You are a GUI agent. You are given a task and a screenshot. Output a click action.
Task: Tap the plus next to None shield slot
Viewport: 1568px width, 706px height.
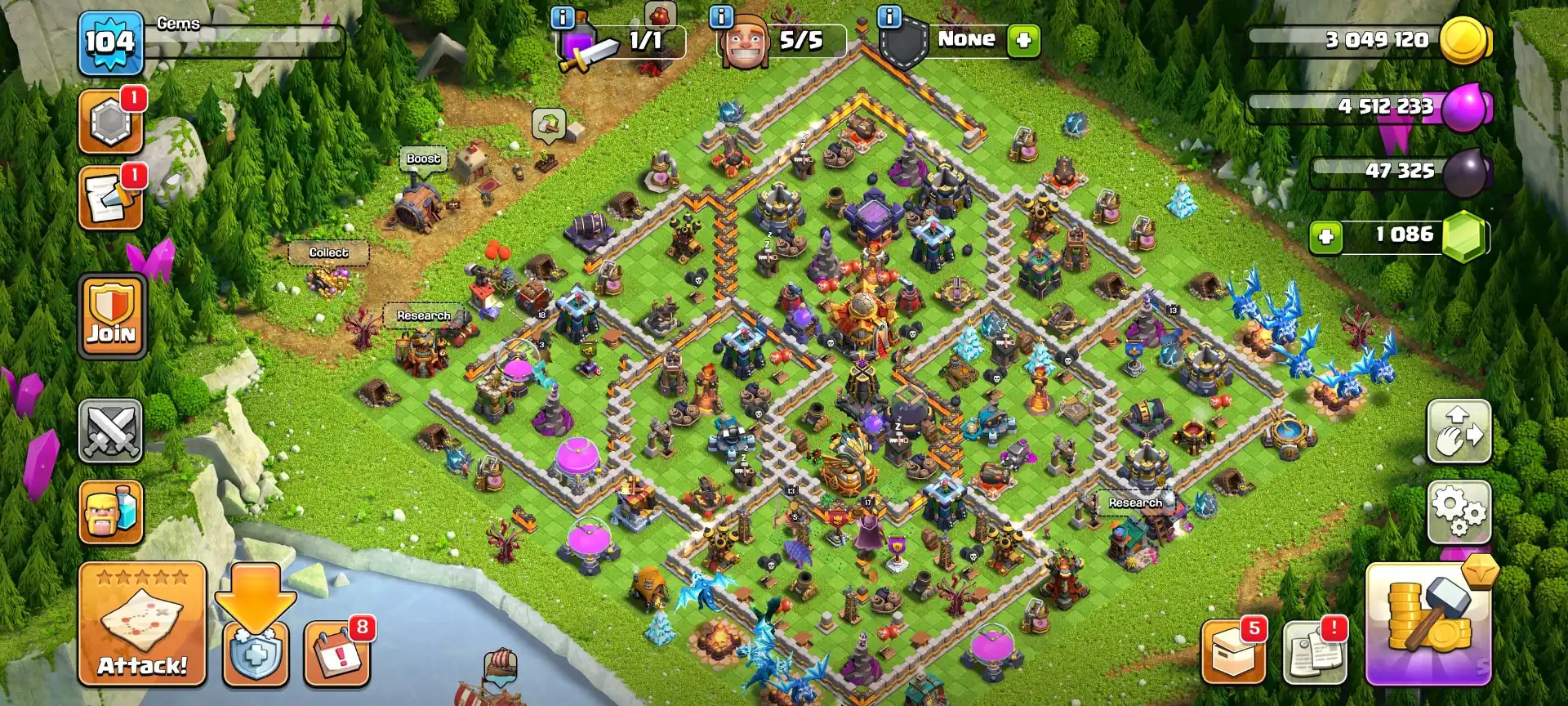coord(1023,39)
